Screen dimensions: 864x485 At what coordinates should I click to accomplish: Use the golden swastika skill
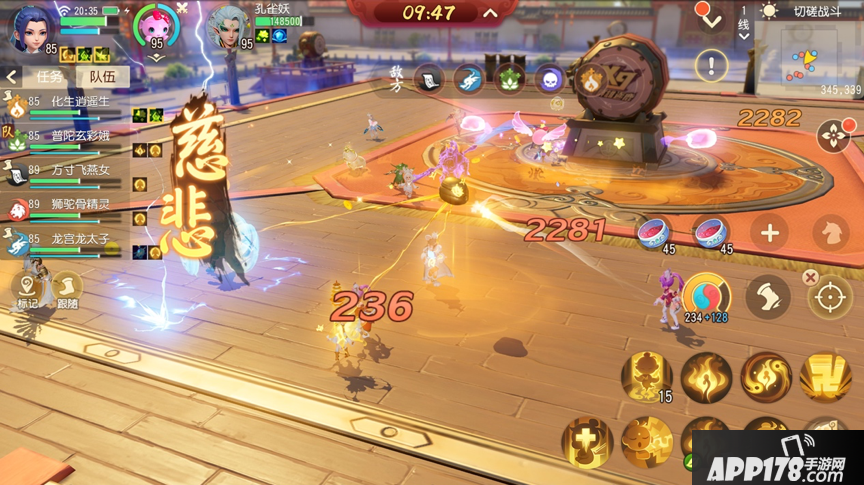pos(825,378)
